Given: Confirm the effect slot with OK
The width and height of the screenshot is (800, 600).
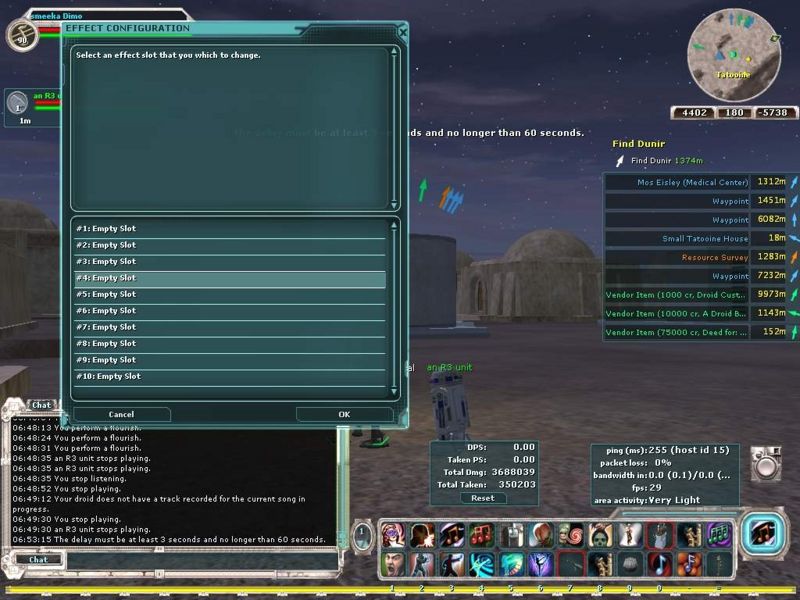Looking at the screenshot, I should pos(344,414).
